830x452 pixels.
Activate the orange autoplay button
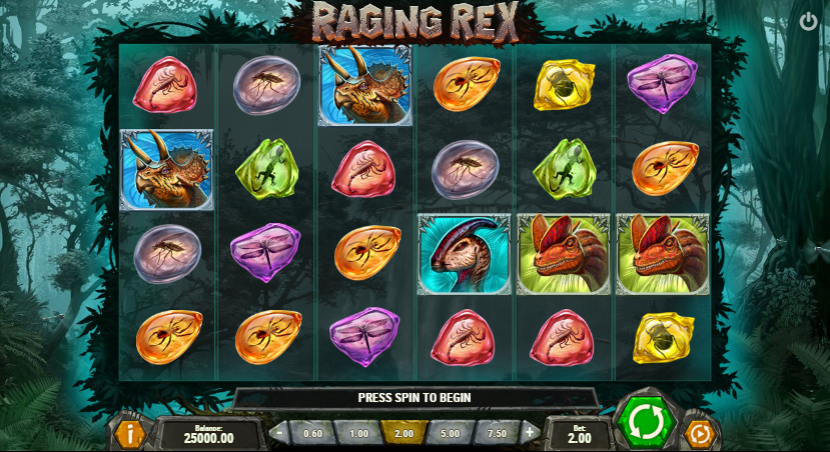point(700,434)
